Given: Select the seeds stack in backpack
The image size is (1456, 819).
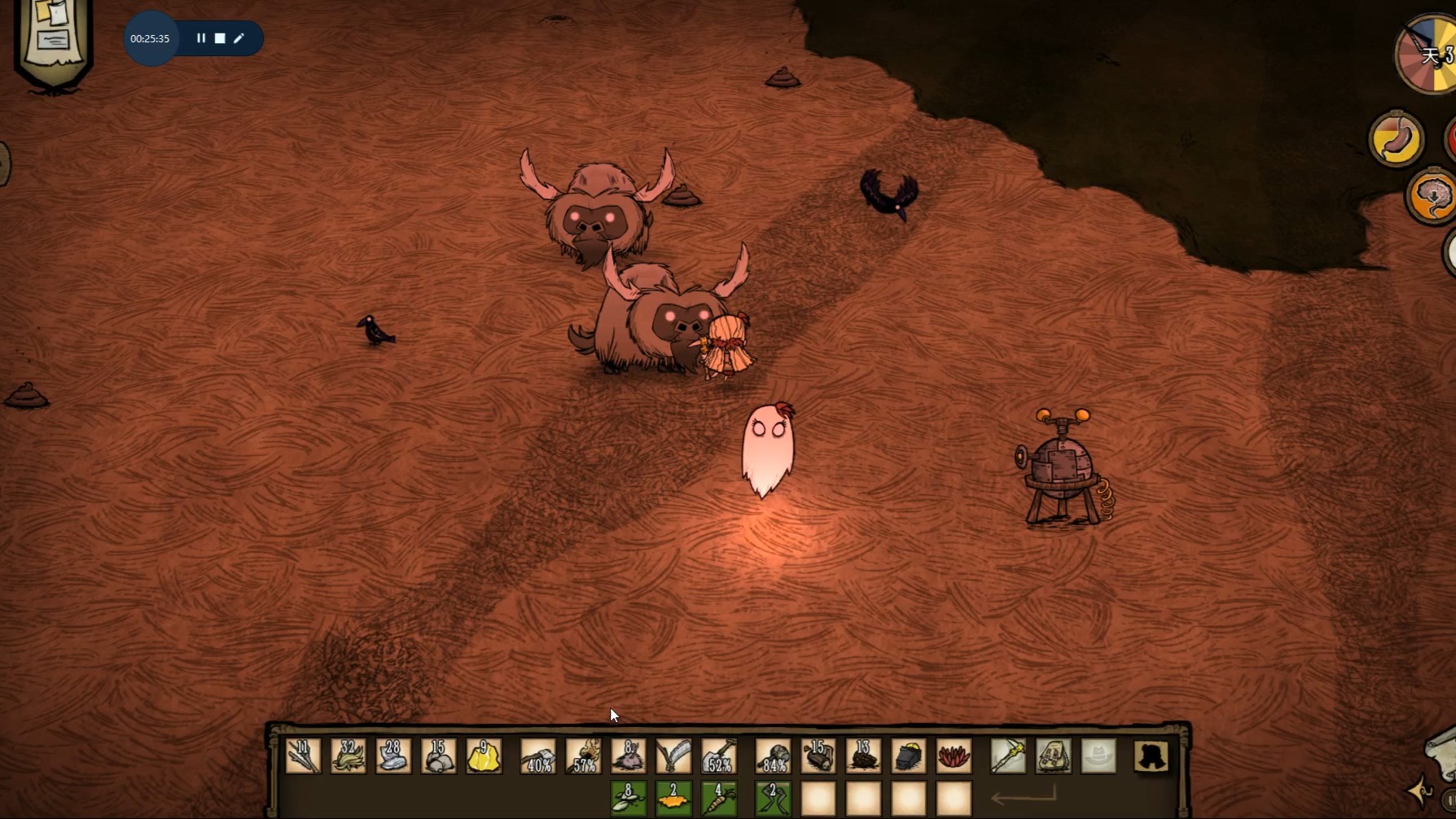Looking at the screenshot, I should click(x=629, y=798).
